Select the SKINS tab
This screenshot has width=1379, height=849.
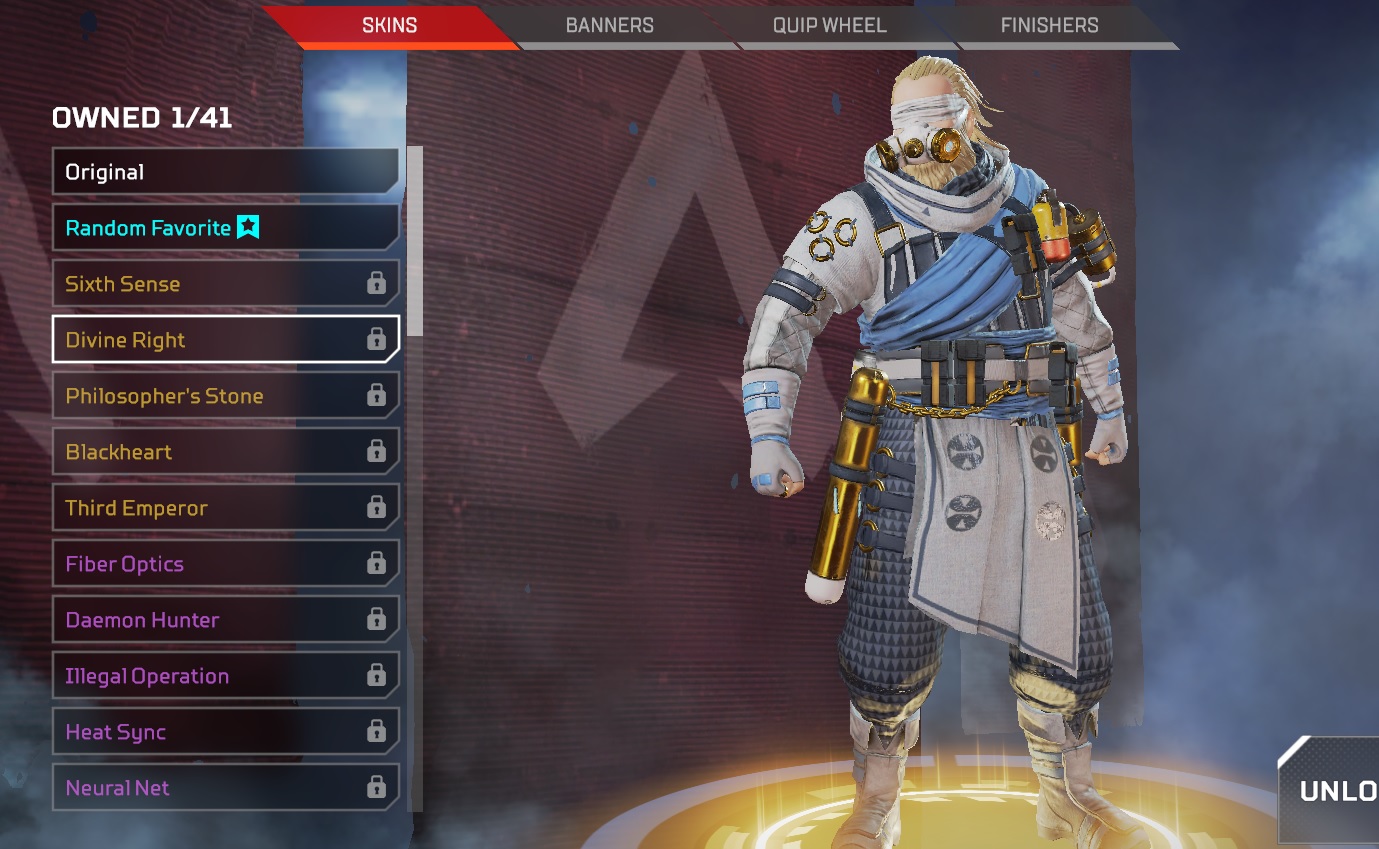388,25
